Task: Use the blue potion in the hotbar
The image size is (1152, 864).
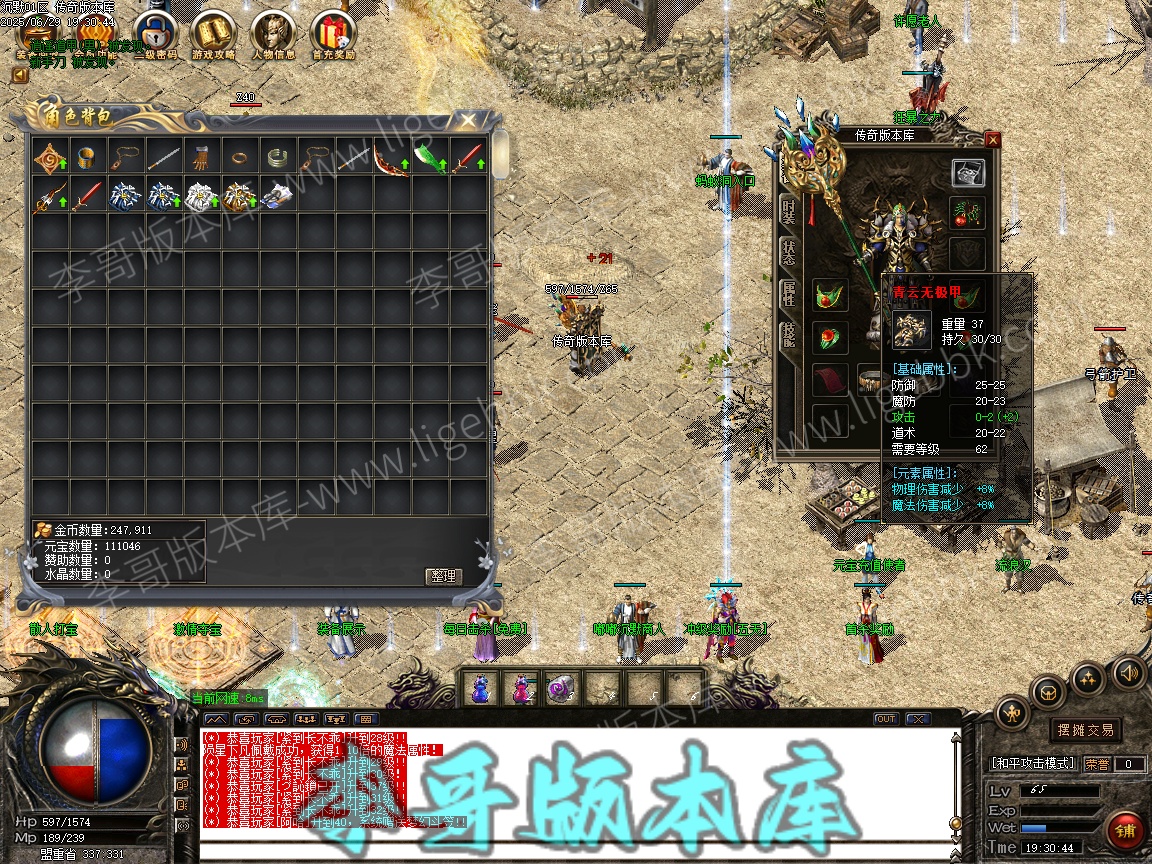Action: point(481,688)
